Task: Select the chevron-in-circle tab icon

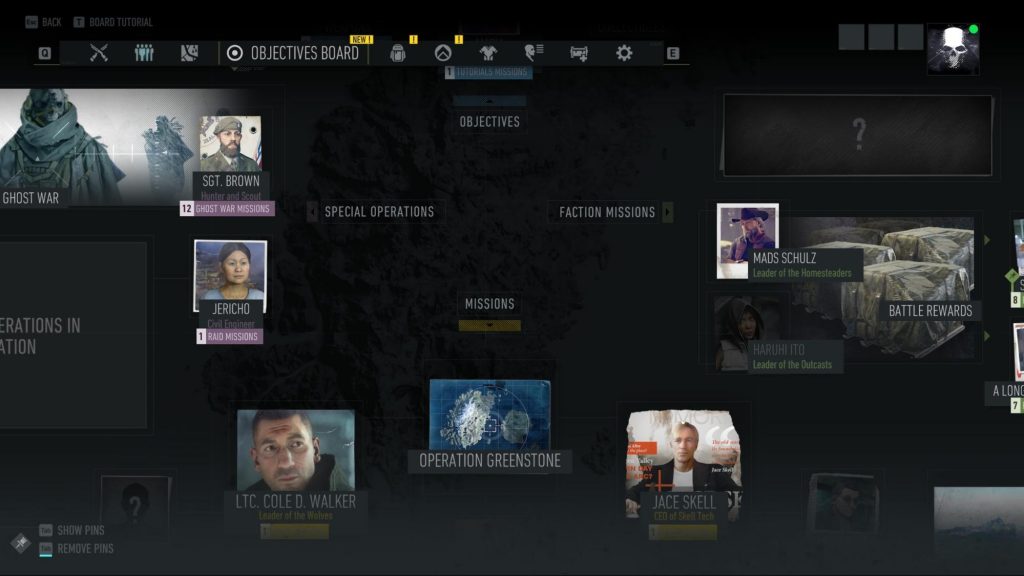Action: point(443,53)
